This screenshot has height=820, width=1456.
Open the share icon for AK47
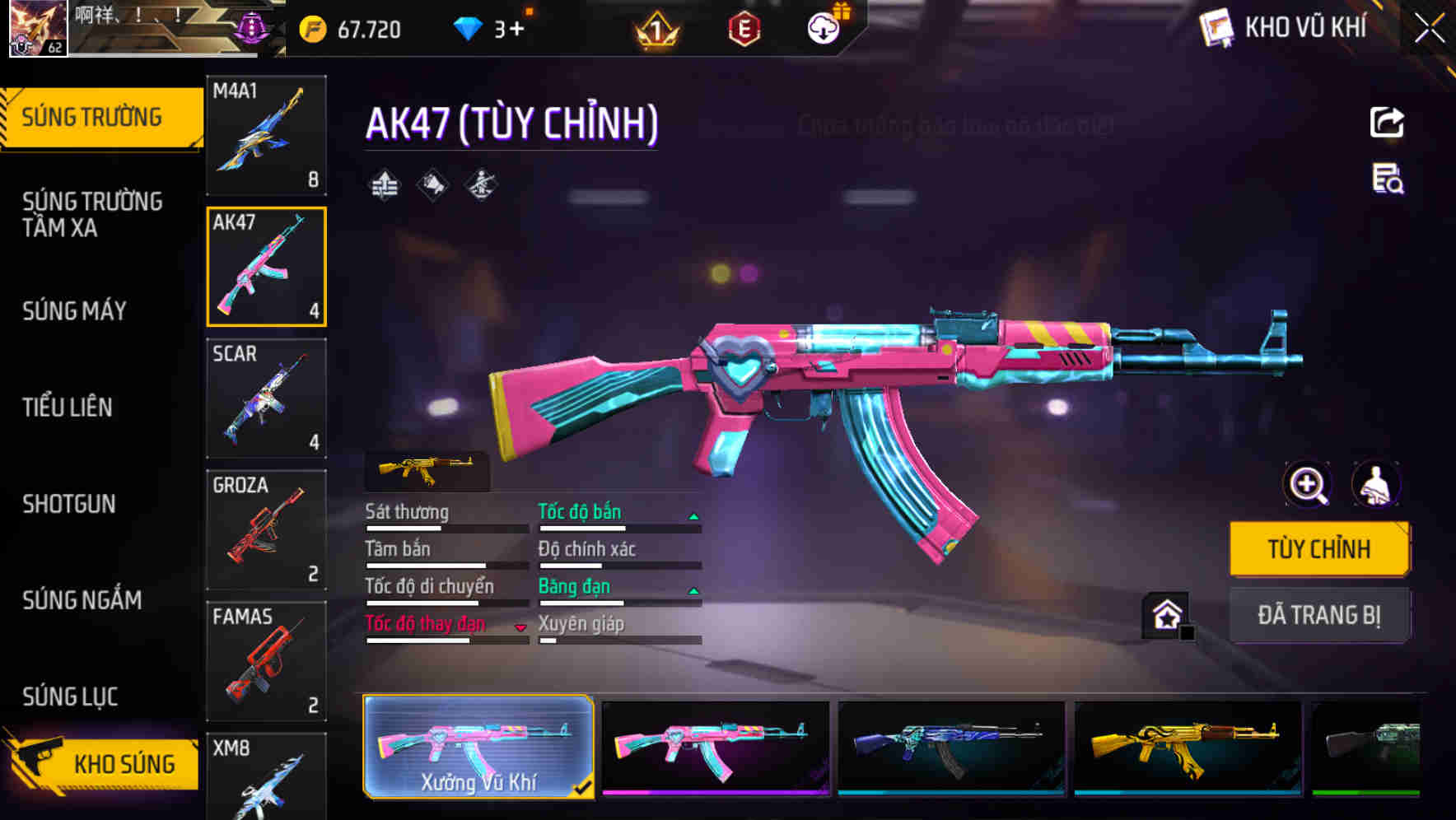click(x=1387, y=122)
